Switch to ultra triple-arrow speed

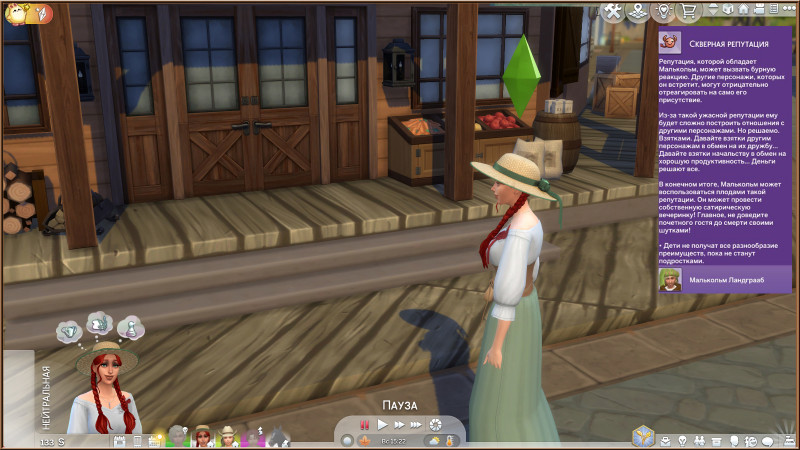point(416,424)
